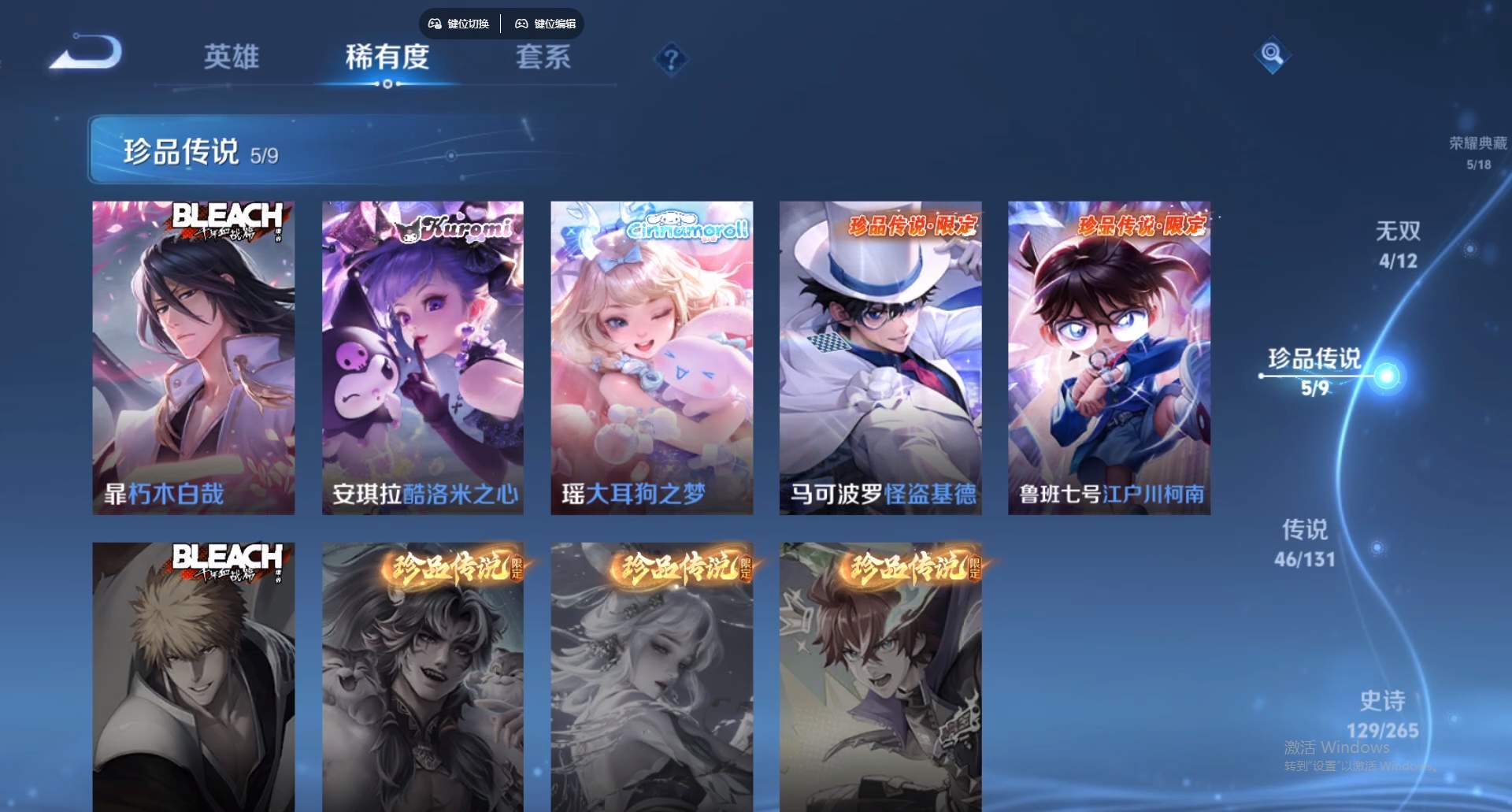Select the 稀有度 tab
Image resolution: width=1512 pixels, height=812 pixels.
[387, 58]
